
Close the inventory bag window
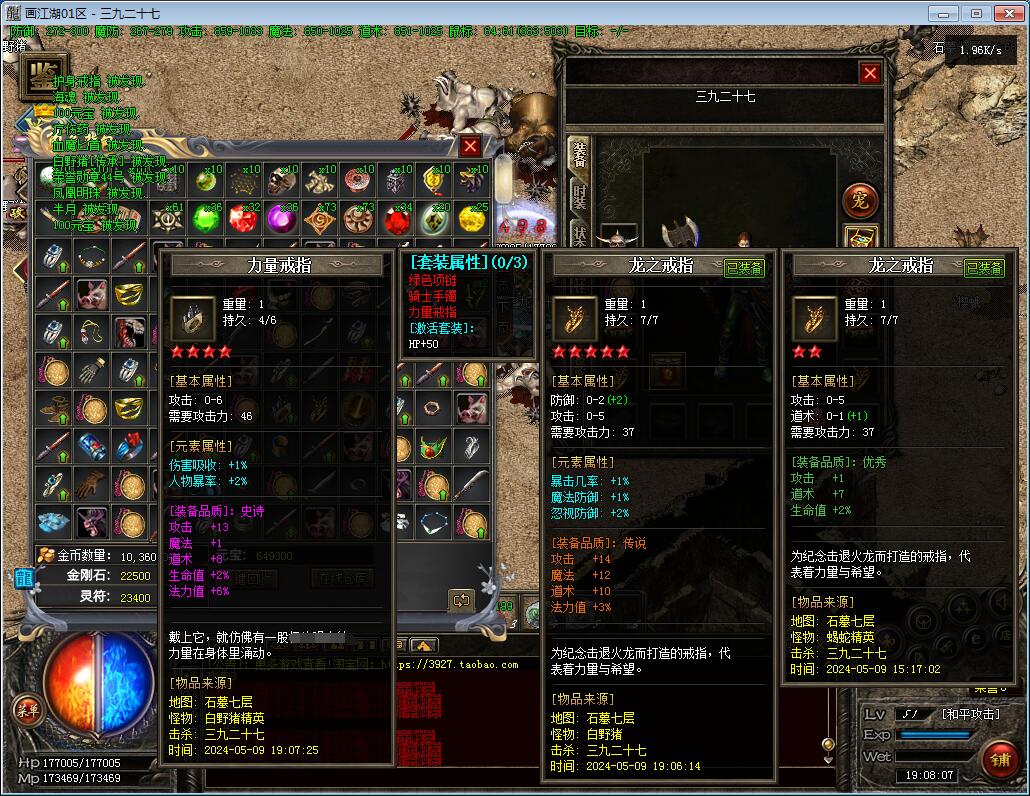(x=470, y=146)
